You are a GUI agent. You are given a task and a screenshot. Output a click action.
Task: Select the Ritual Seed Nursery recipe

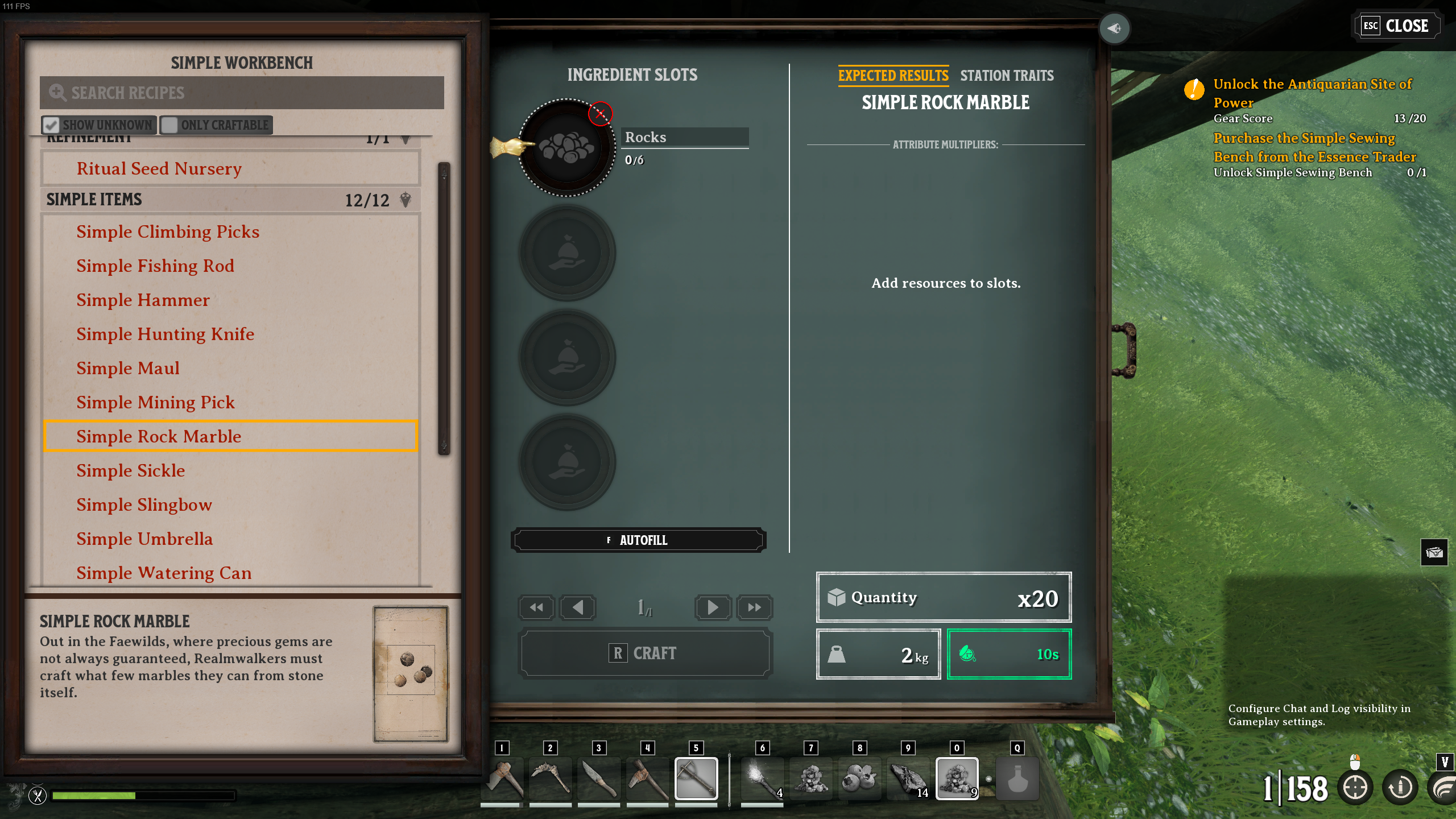[x=159, y=169]
